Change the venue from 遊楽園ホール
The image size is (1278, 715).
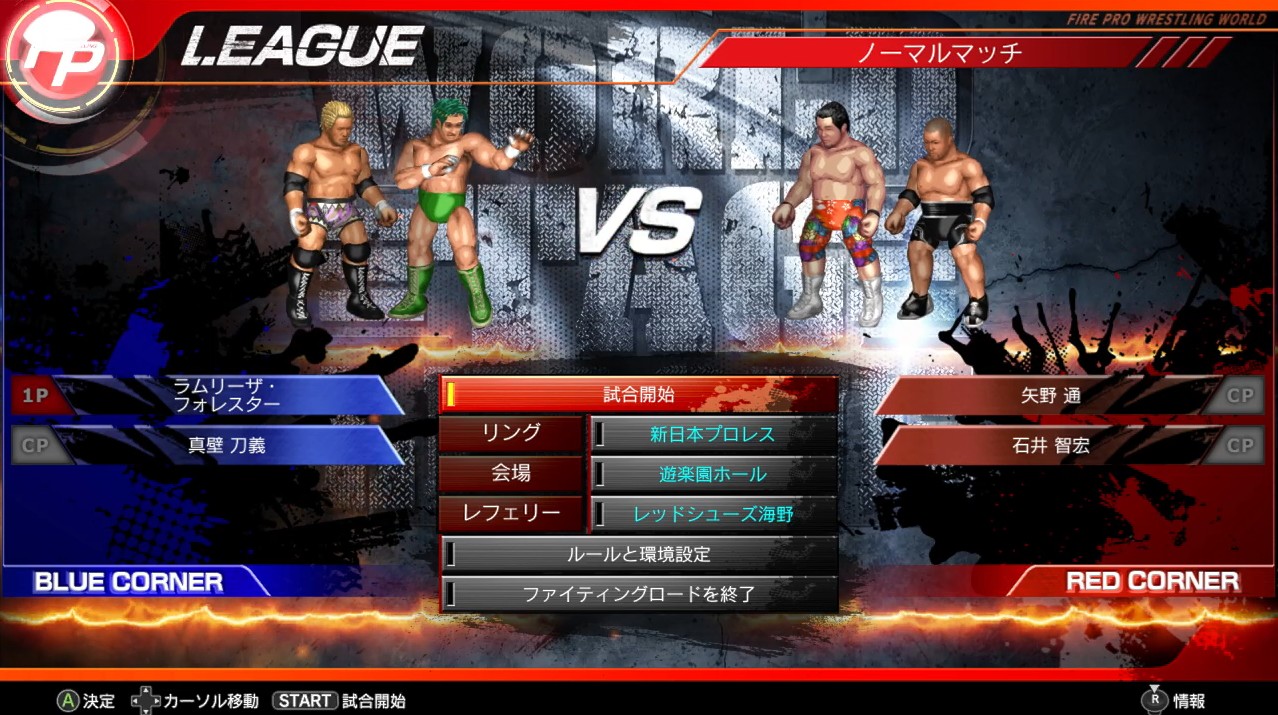coord(712,474)
